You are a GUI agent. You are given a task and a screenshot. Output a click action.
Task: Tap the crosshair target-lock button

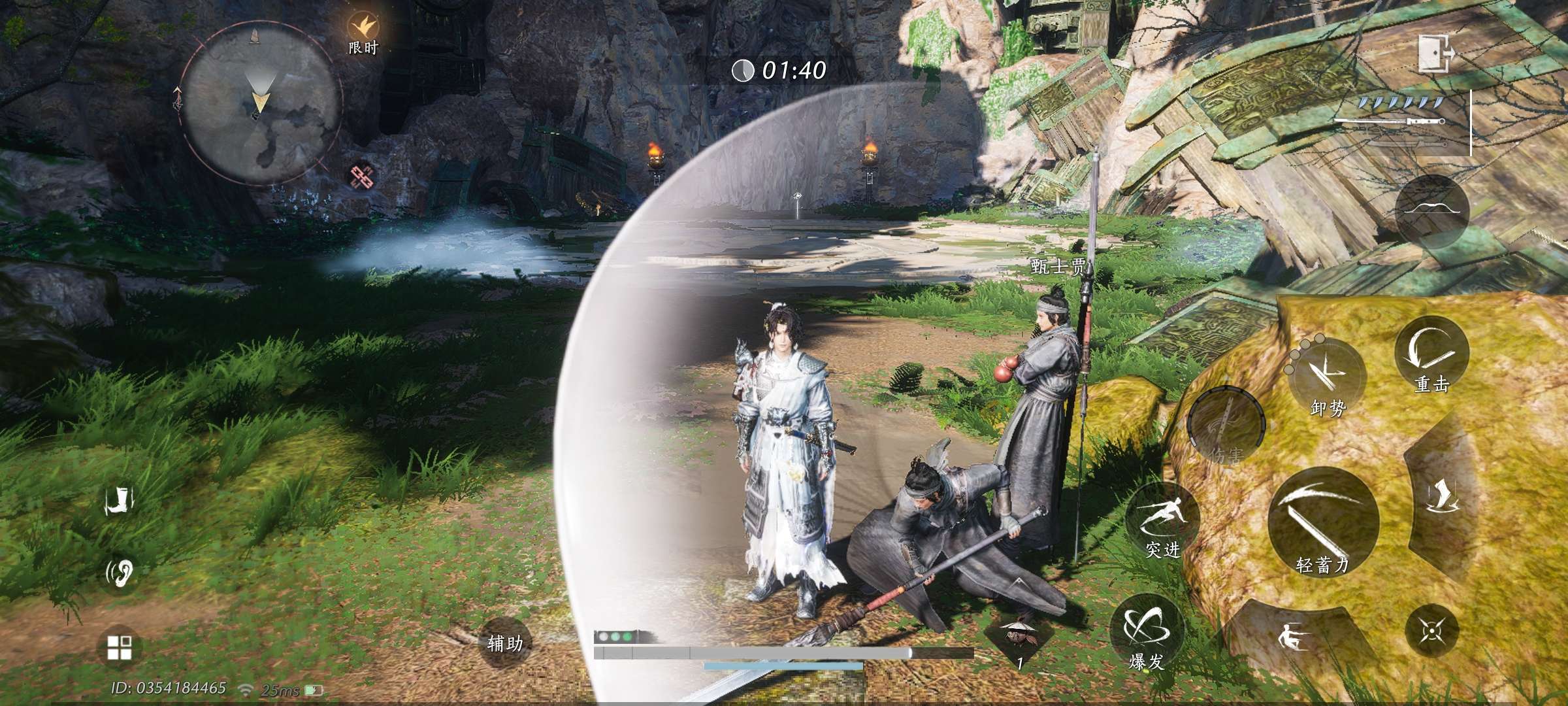click(1431, 631)
